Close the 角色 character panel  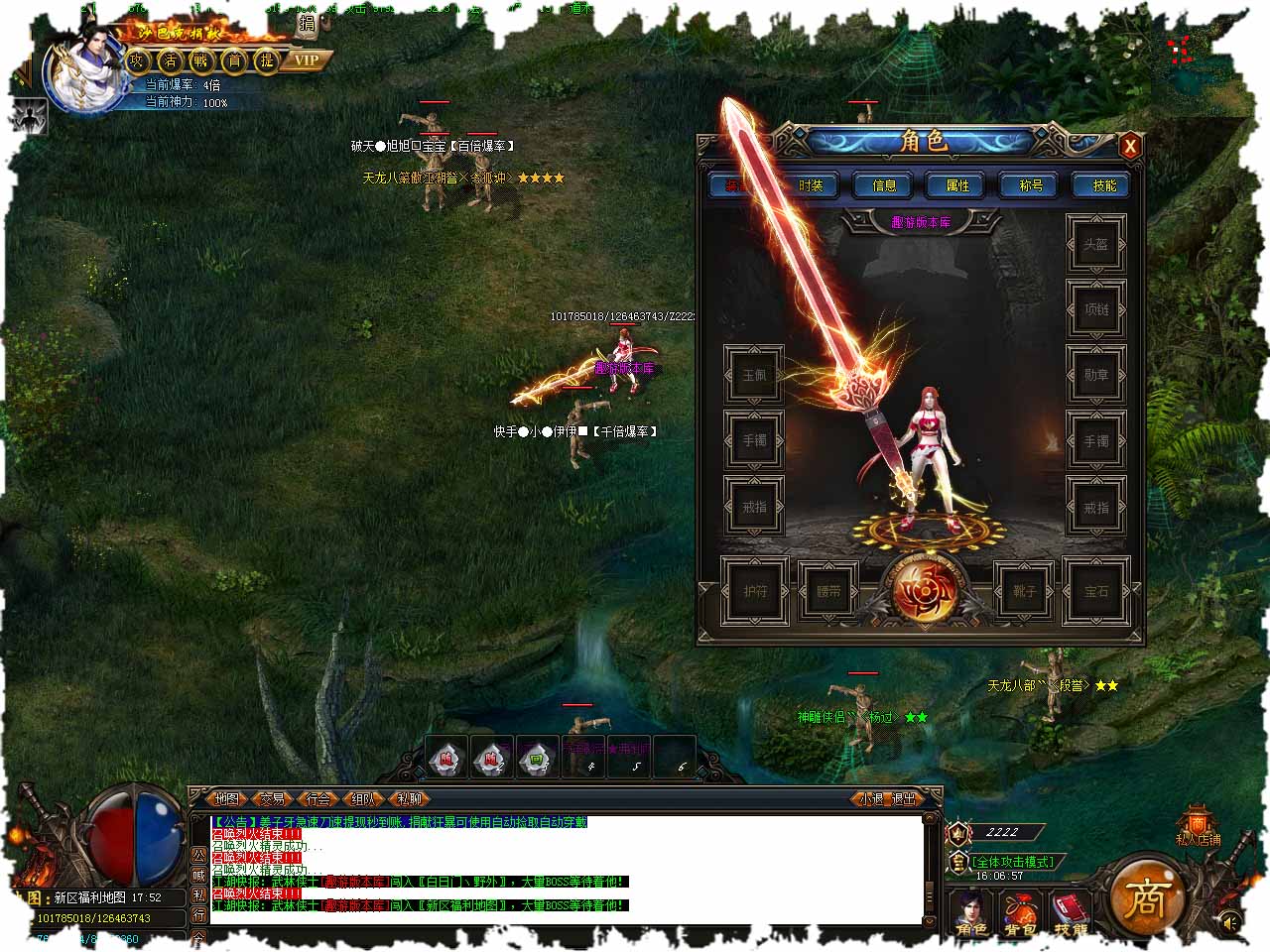point(1129,147)
